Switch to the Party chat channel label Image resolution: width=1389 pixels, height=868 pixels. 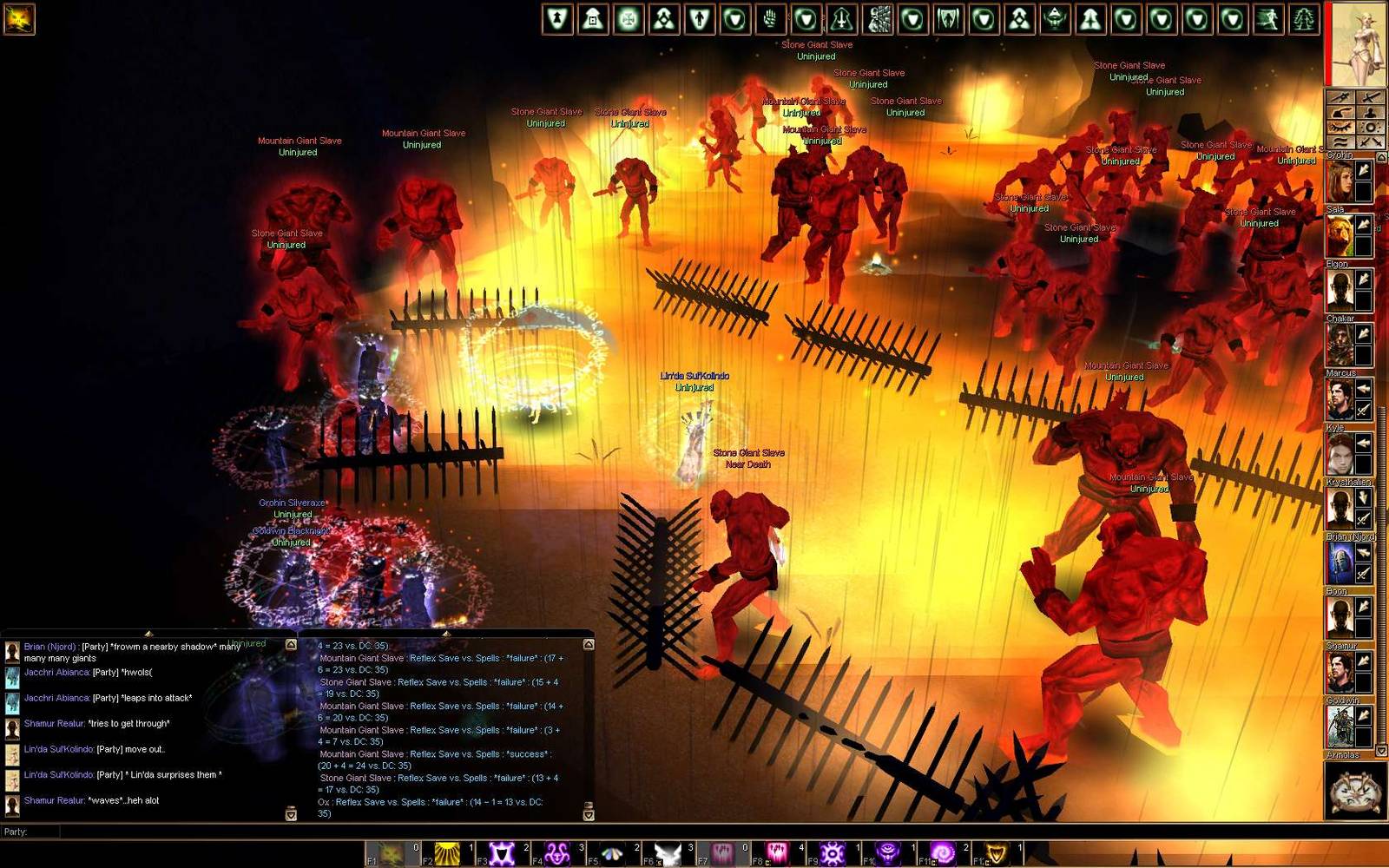(x=14, y=831)
